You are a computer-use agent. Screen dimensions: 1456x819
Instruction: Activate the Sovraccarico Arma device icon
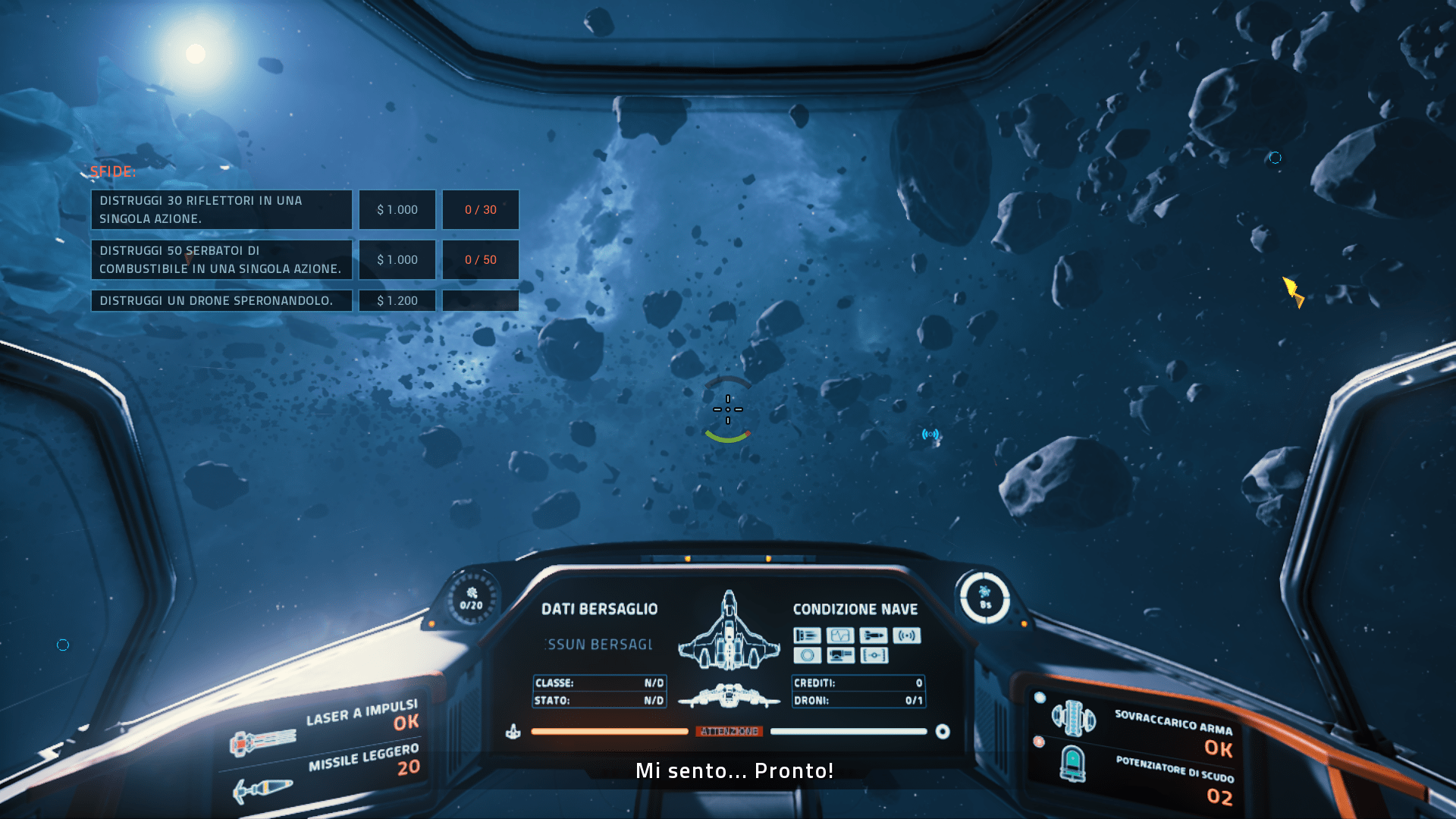click(x=1073, y=717)
